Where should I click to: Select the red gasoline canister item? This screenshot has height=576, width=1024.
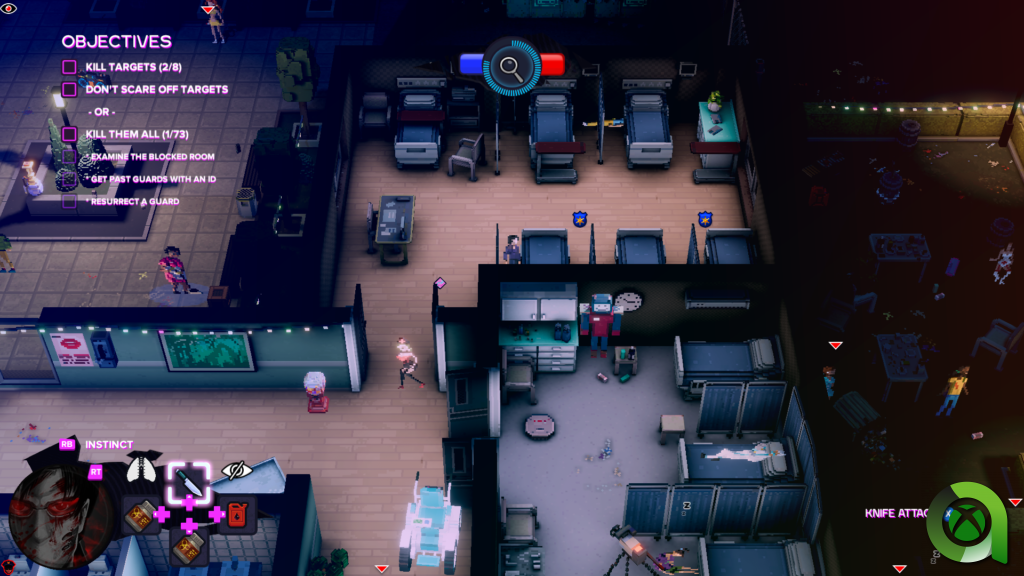coord(237,514)
